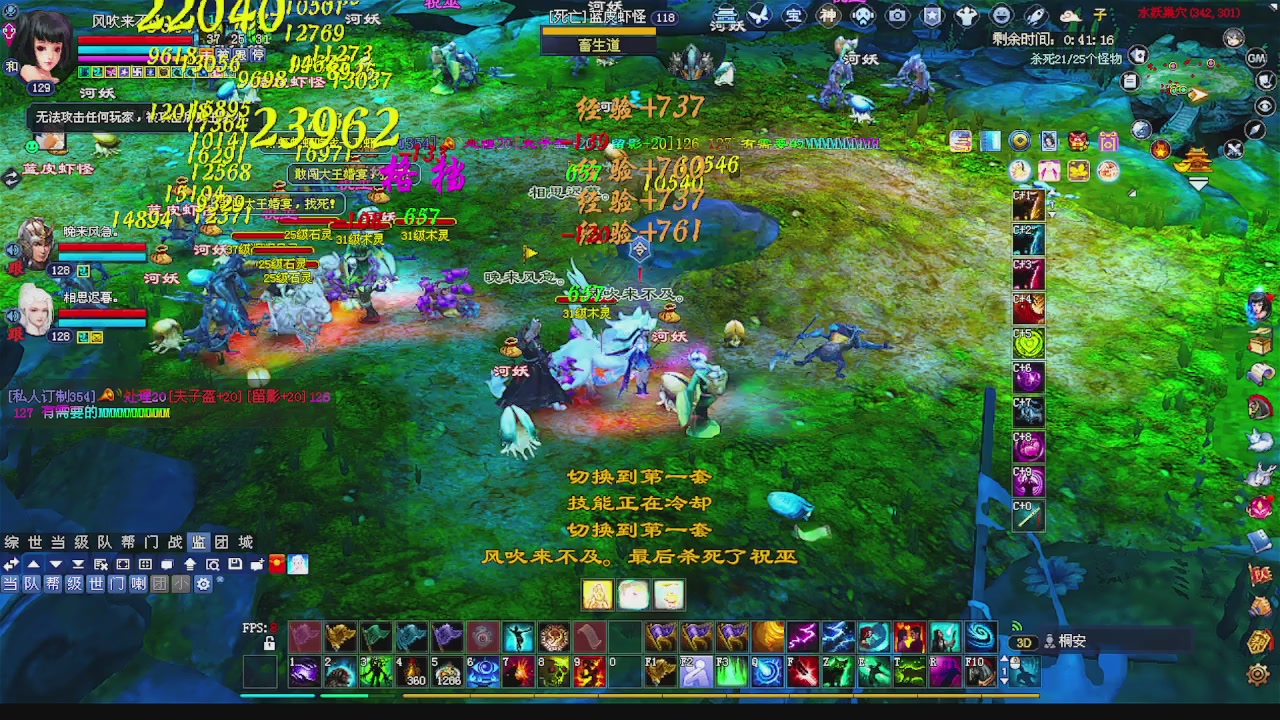Image resolution: width=1280 pixels, height=720 pixels.
Task: Enable the yellow 3D mode icon near the hotbar
Action: pyautogui.click(x=1024, y=642)
